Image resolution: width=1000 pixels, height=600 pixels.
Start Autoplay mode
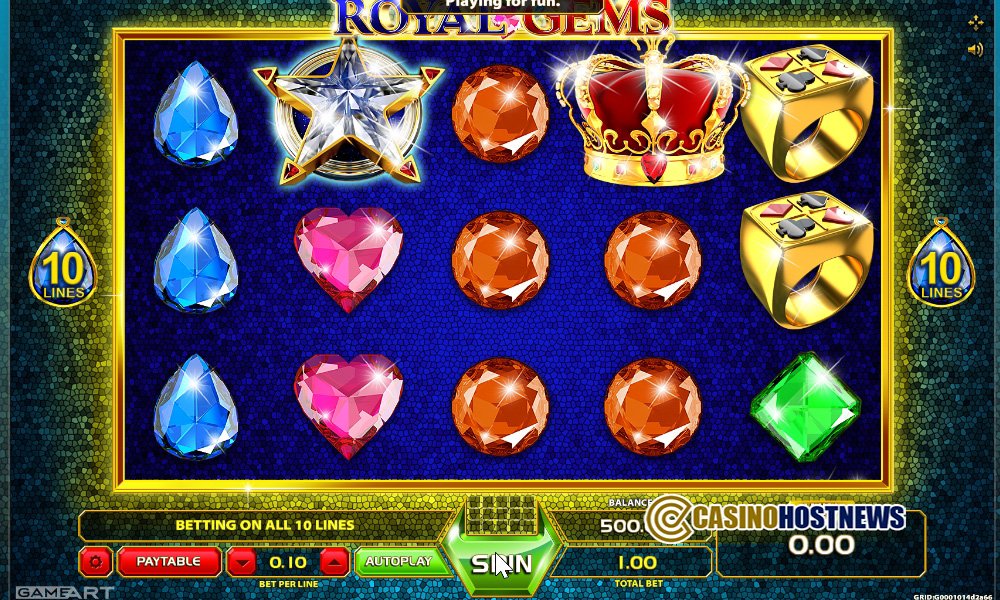click(x=398, y=562)
